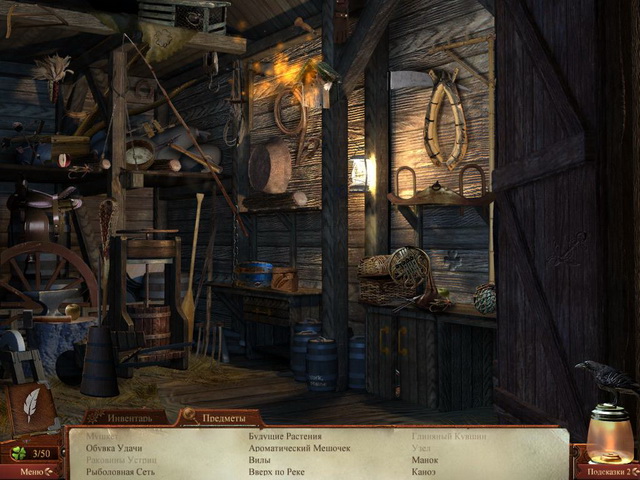Viewport: 640px width, 480px height.
Task: Open the feather journal book
Action: [x=30, y=406]
